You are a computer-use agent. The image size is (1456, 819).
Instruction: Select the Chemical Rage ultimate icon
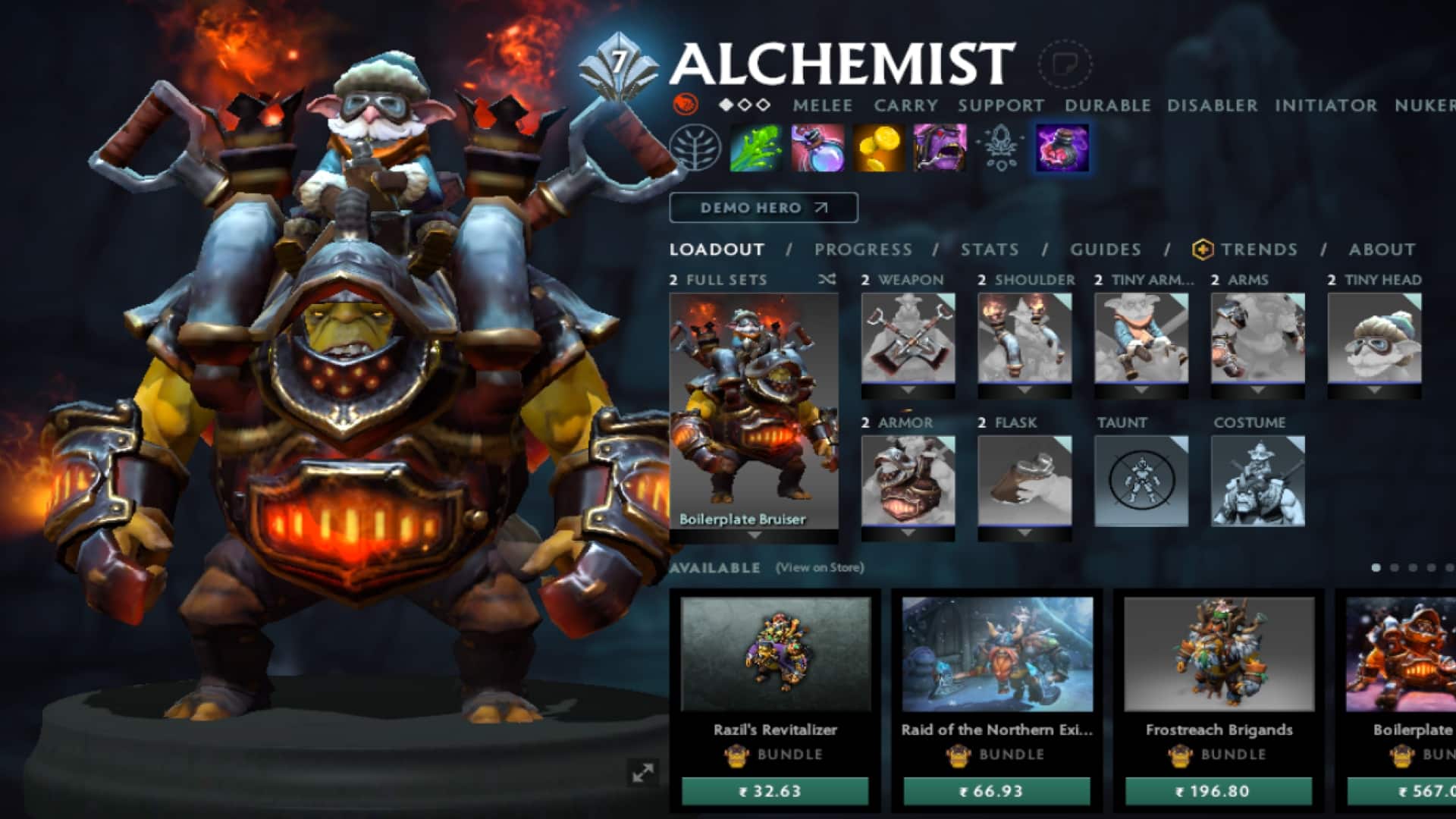(x=939, y=149)
